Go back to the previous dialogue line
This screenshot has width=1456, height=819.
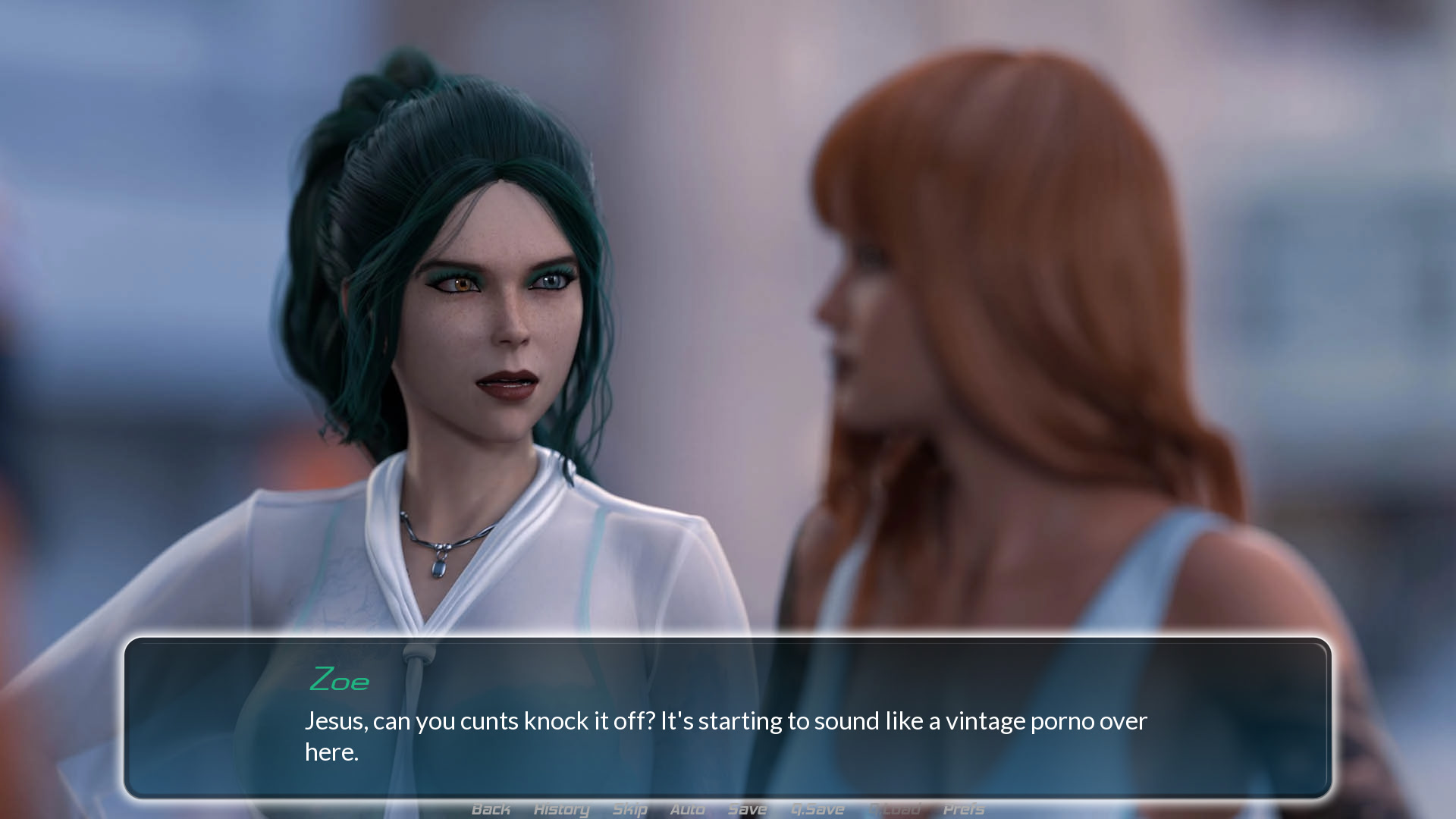[491, 809]
